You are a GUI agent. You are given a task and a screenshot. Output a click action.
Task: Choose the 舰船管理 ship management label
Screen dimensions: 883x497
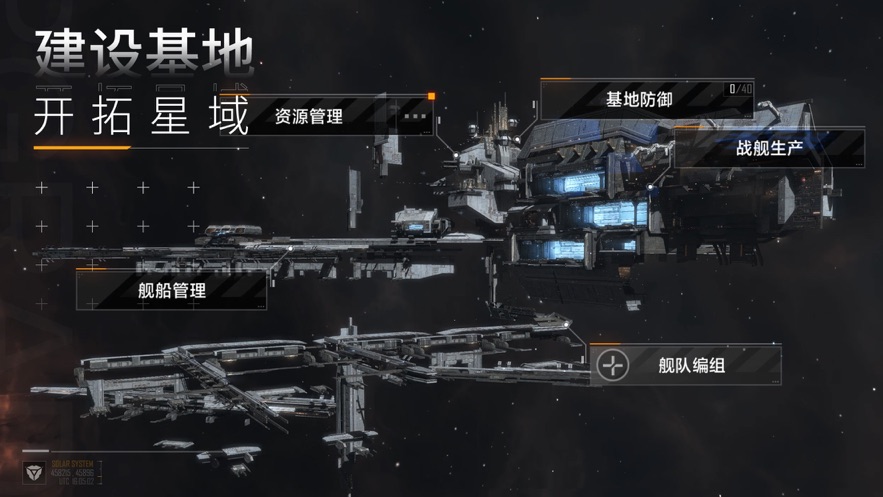pos(171,291)
